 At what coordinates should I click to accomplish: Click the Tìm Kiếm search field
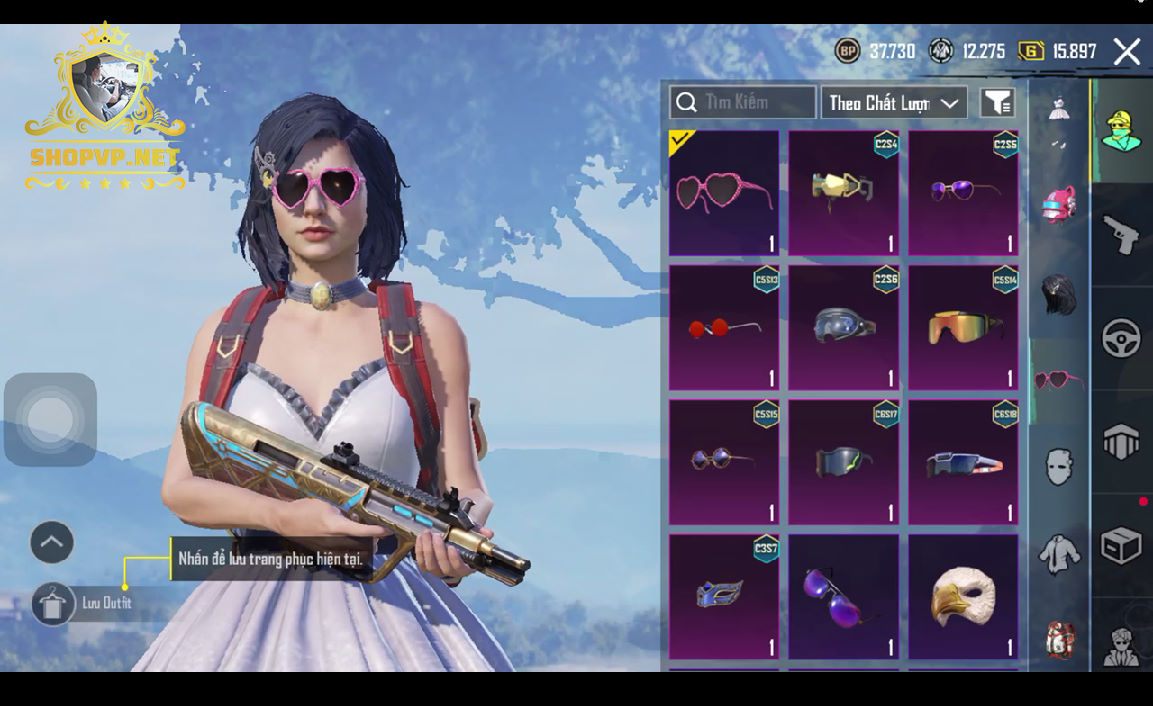tap(743, 102)
